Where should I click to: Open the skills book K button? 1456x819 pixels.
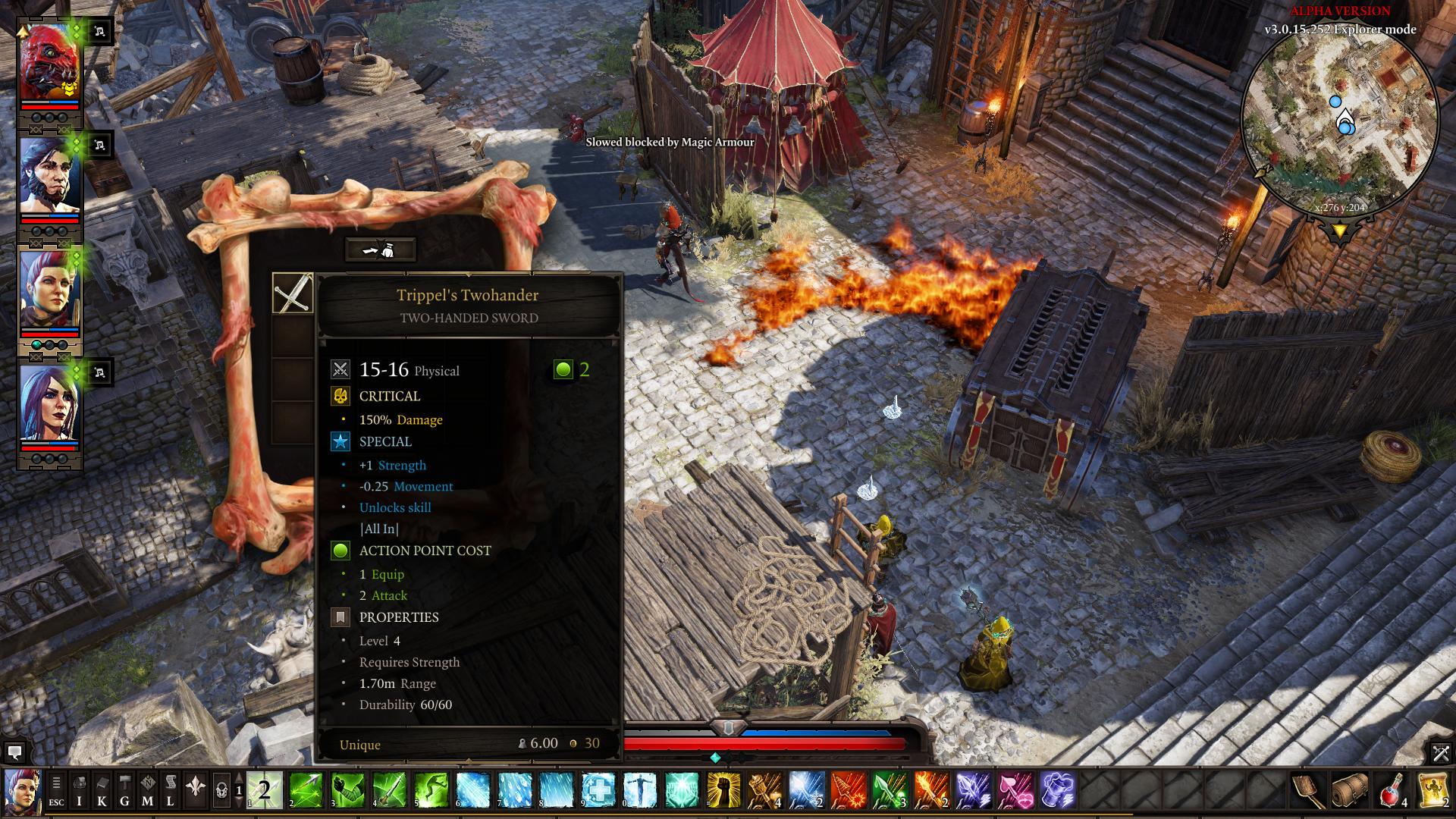[x=102, y=790]
